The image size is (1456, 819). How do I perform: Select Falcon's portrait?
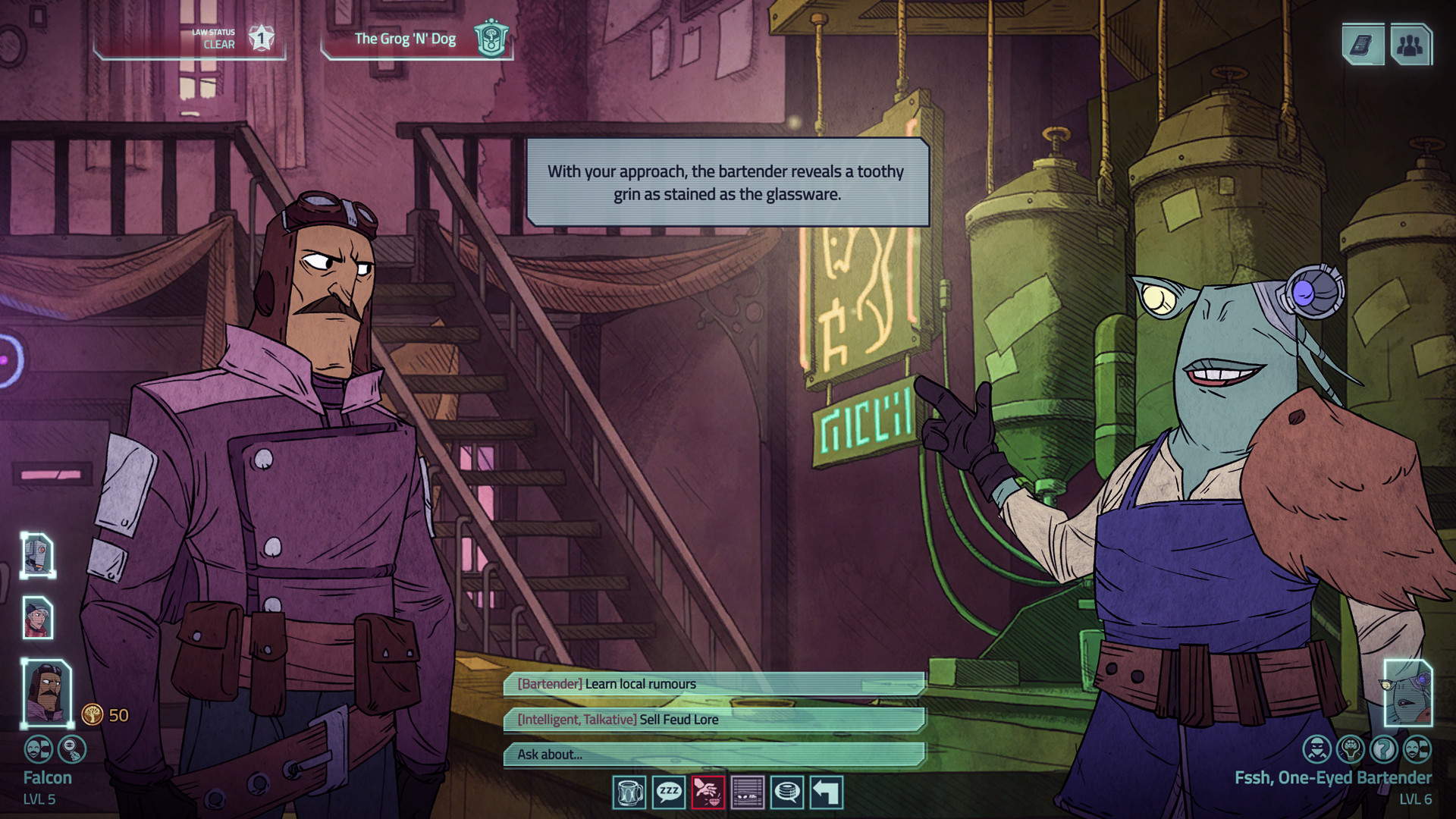coord(47,692)
